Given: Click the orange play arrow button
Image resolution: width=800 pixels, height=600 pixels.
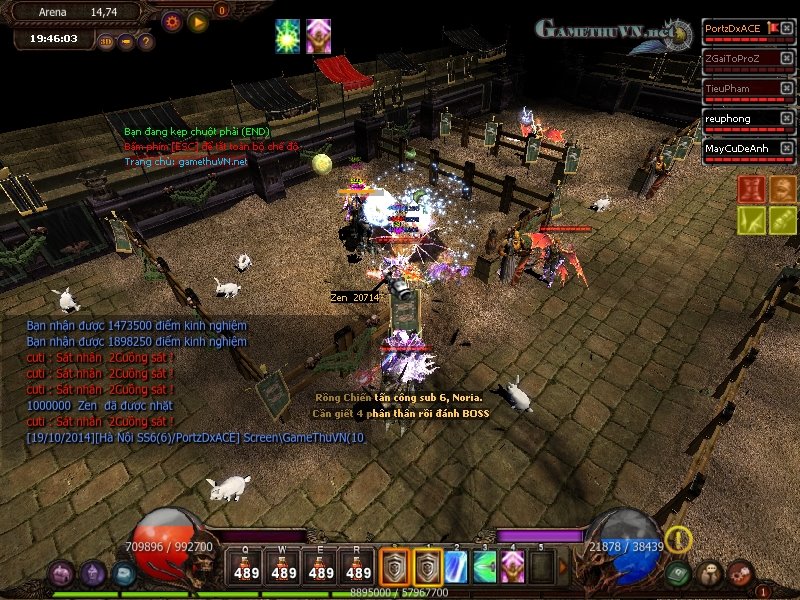Looking at the screenshot, I should [x=198, y=21].
